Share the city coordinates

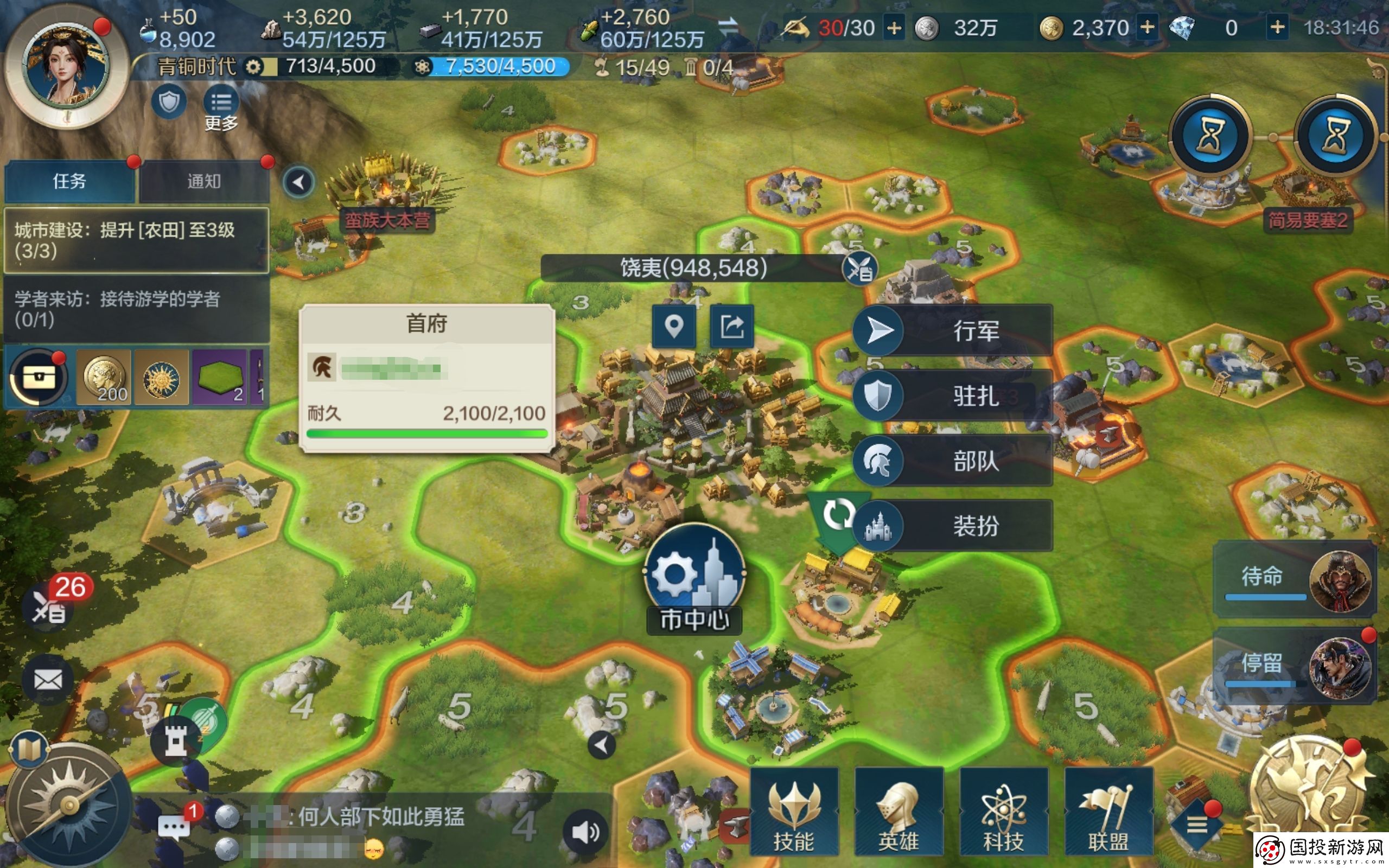[732, 326]
